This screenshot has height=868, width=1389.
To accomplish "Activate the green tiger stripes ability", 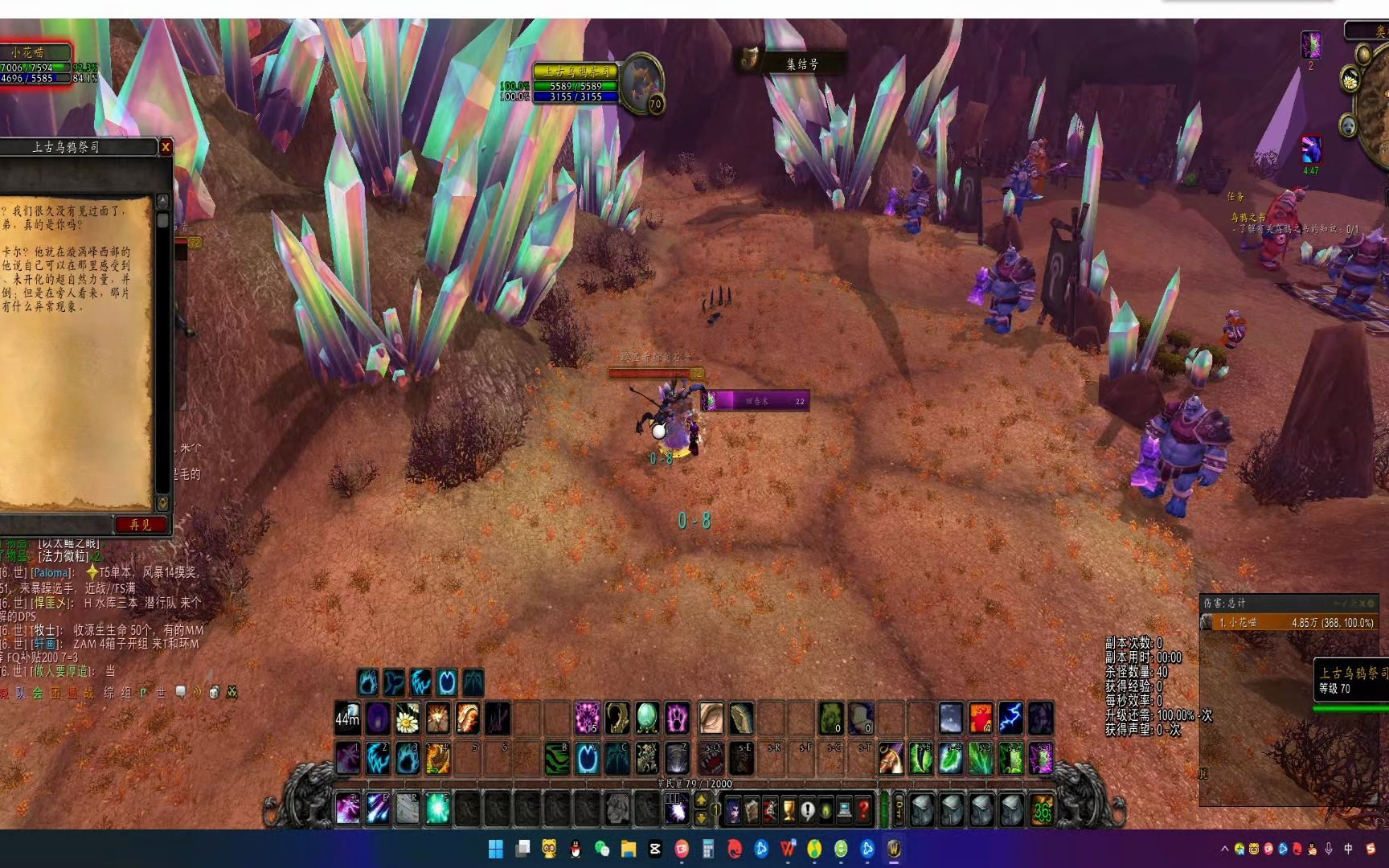I will (x=557, y=759).
